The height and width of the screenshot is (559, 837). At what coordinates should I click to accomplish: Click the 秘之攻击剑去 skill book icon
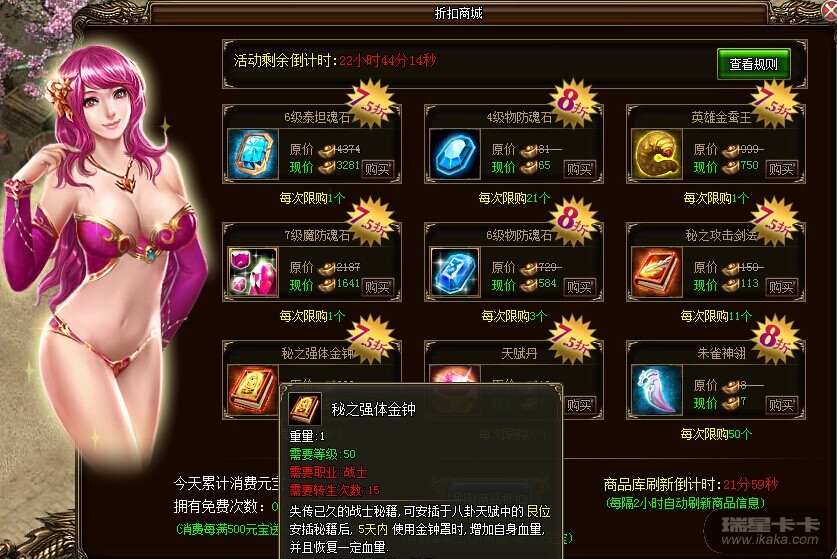point(657,272)
